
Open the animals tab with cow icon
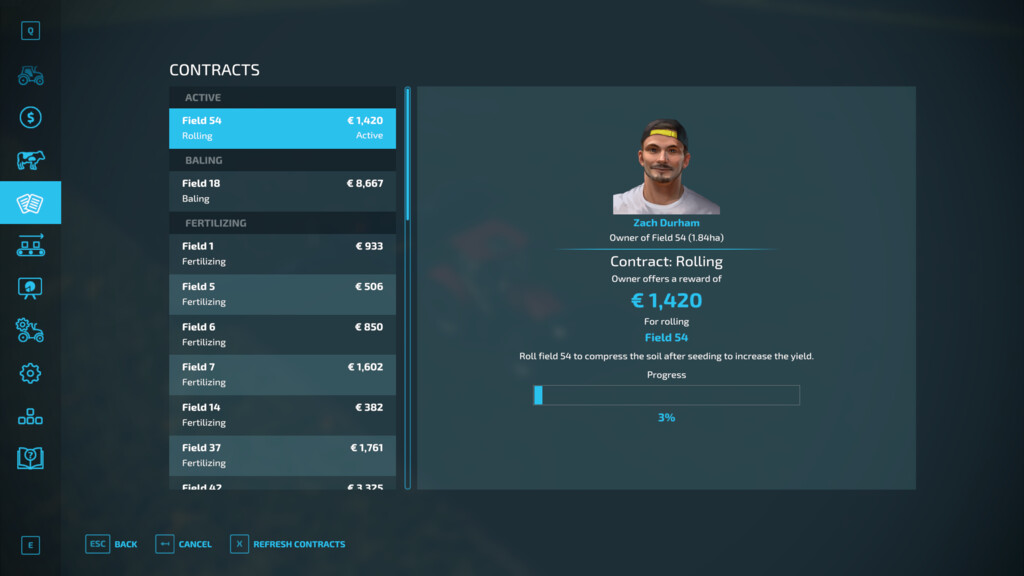(x=30, y=160)
